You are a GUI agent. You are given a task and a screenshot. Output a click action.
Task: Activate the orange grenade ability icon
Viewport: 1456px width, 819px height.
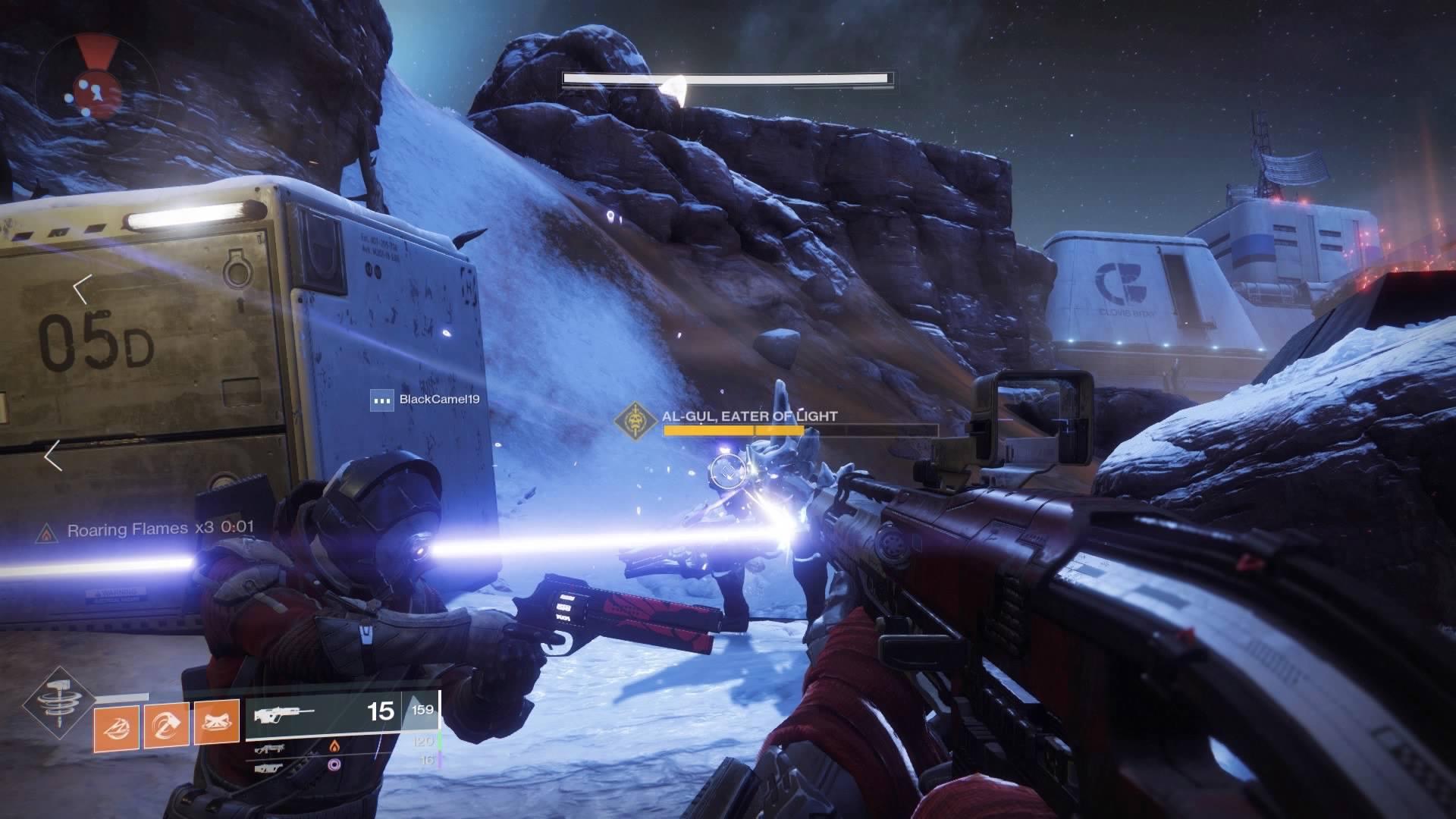click(115, 726)
